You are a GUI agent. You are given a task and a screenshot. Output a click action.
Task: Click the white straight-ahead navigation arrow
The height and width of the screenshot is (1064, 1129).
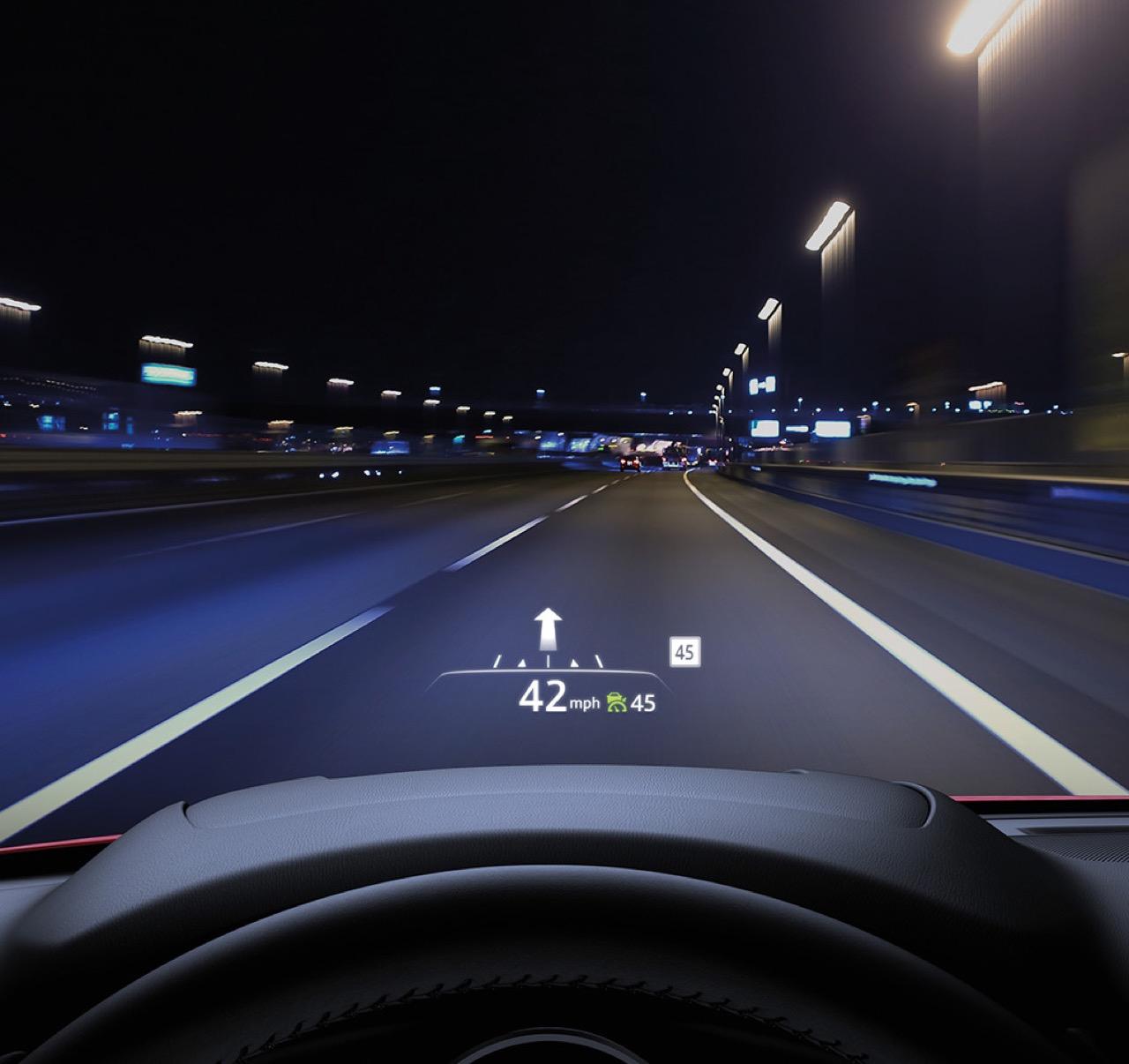point(549,629)
